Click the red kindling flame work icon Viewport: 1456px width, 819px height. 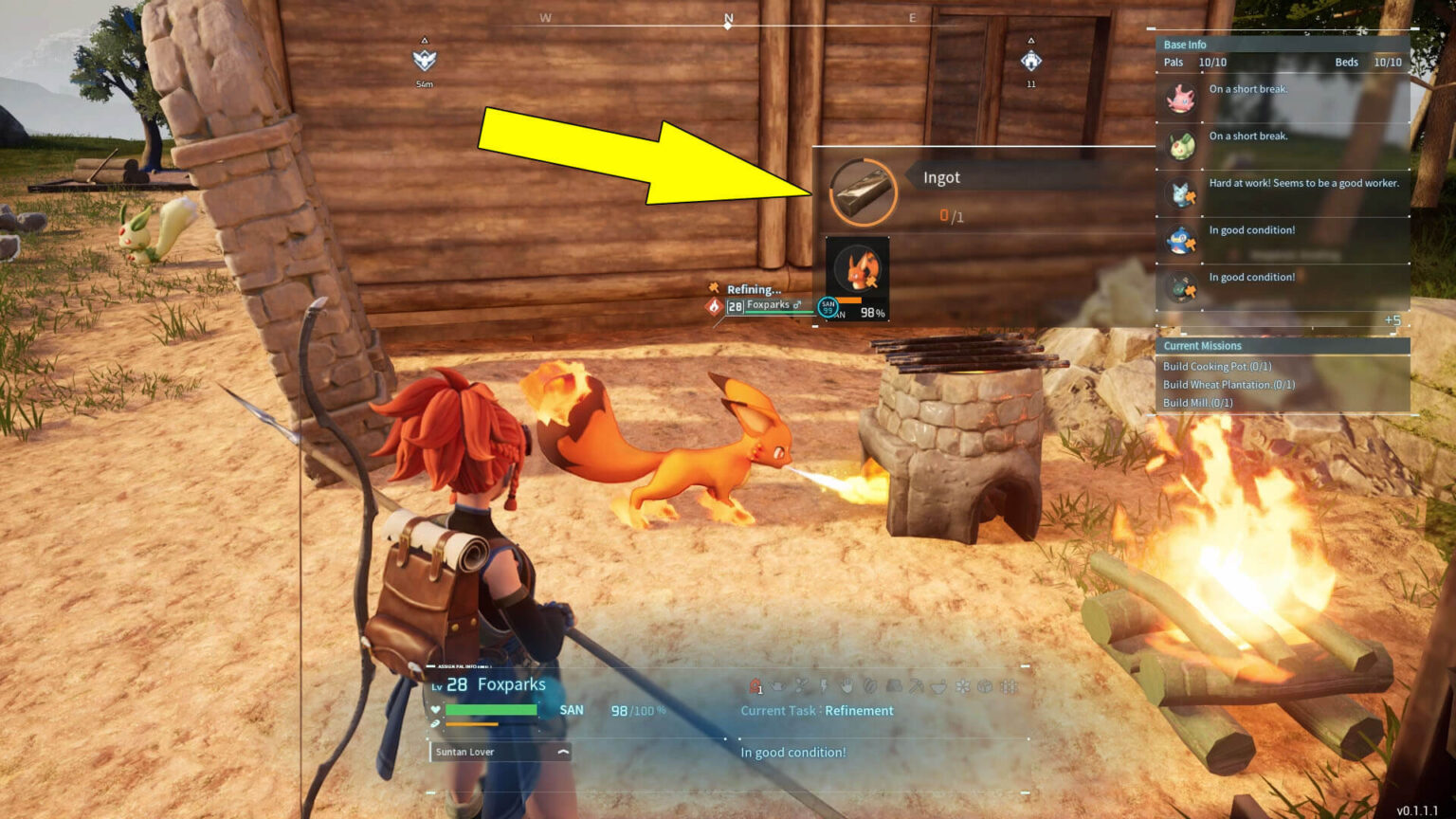(x=755, y=685)
